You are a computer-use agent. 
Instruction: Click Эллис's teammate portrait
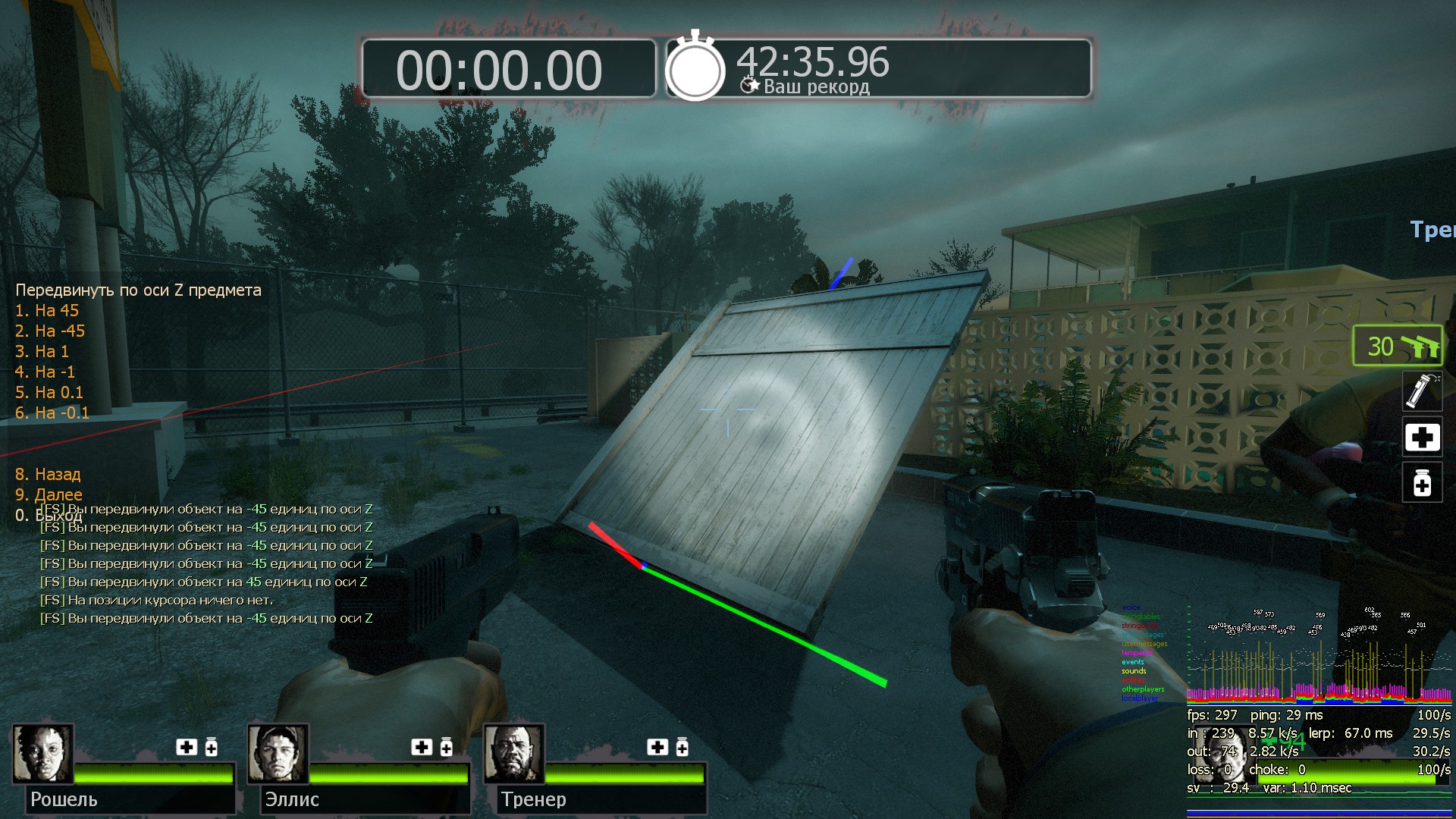coord(278,754)
